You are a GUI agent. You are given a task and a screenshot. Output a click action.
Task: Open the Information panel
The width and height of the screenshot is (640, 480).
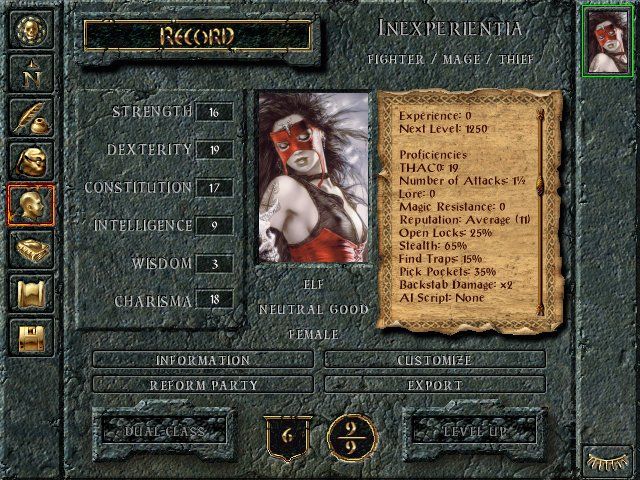pos(203,360)
